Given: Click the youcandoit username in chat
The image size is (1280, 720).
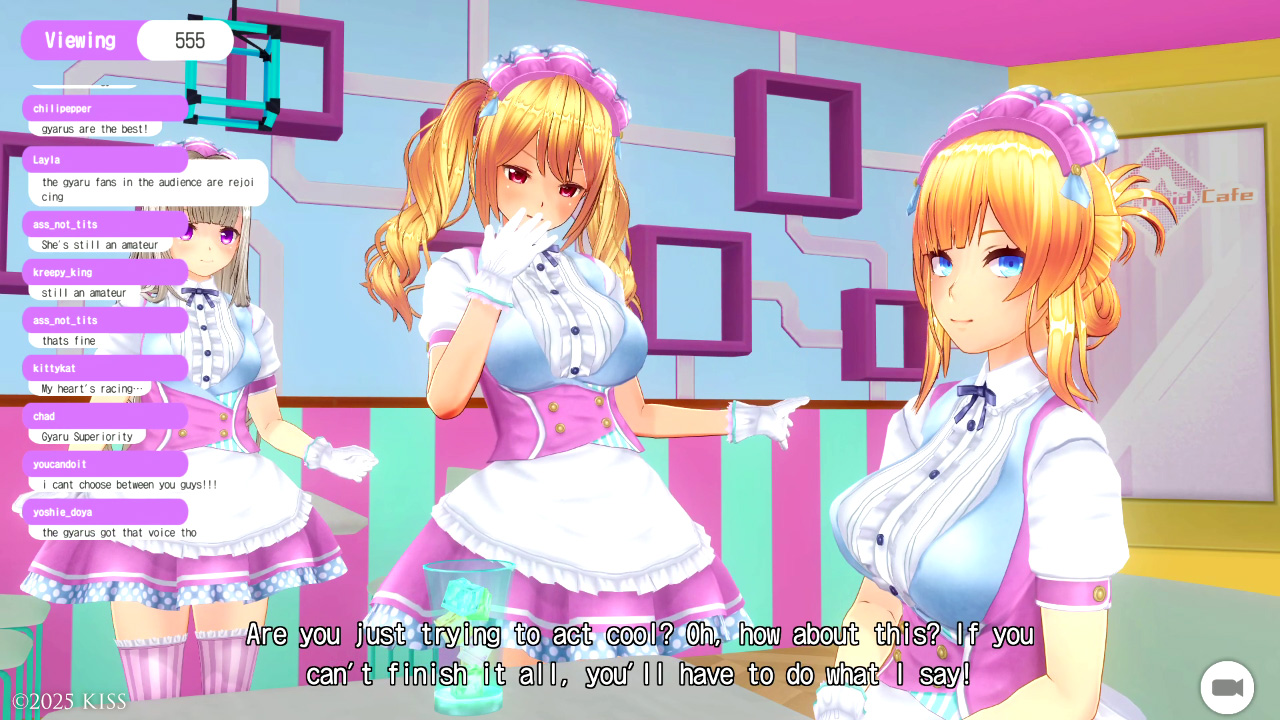Looking at the screenshot, I should point(60,464).
